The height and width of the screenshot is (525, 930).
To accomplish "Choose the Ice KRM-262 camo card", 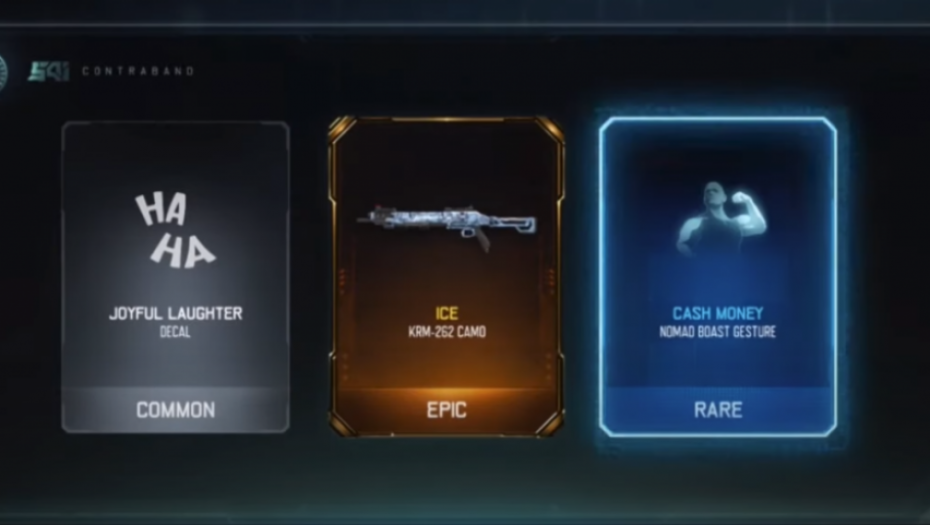I will (x=446, y=277).
